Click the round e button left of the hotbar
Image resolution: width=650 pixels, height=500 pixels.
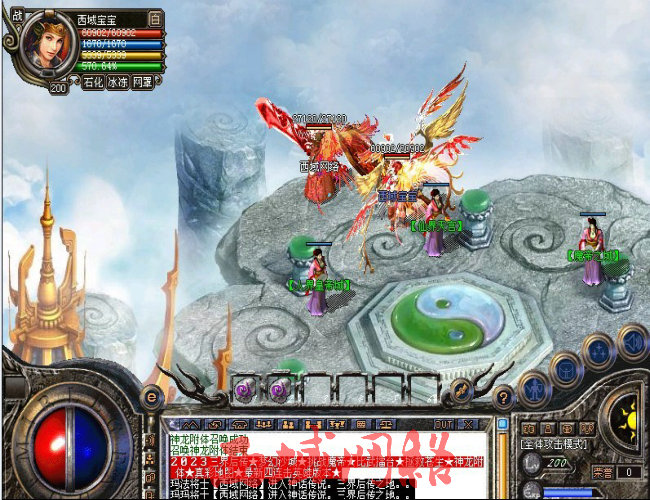coord(153,396)
